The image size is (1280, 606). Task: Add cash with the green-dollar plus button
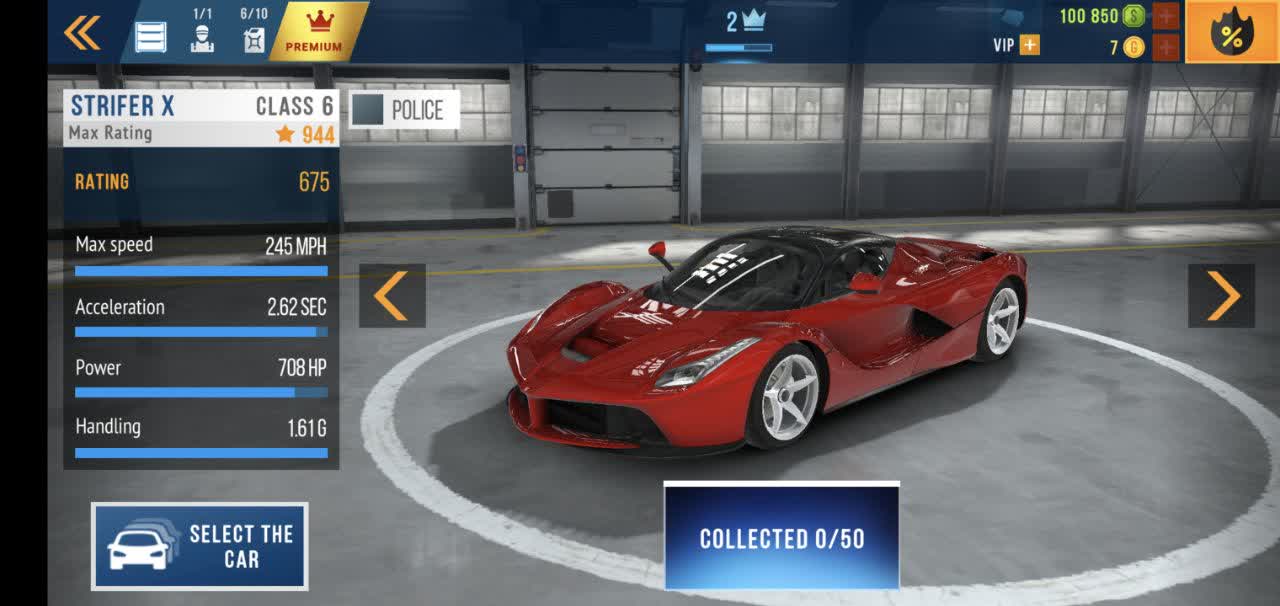coord(1166,16)
